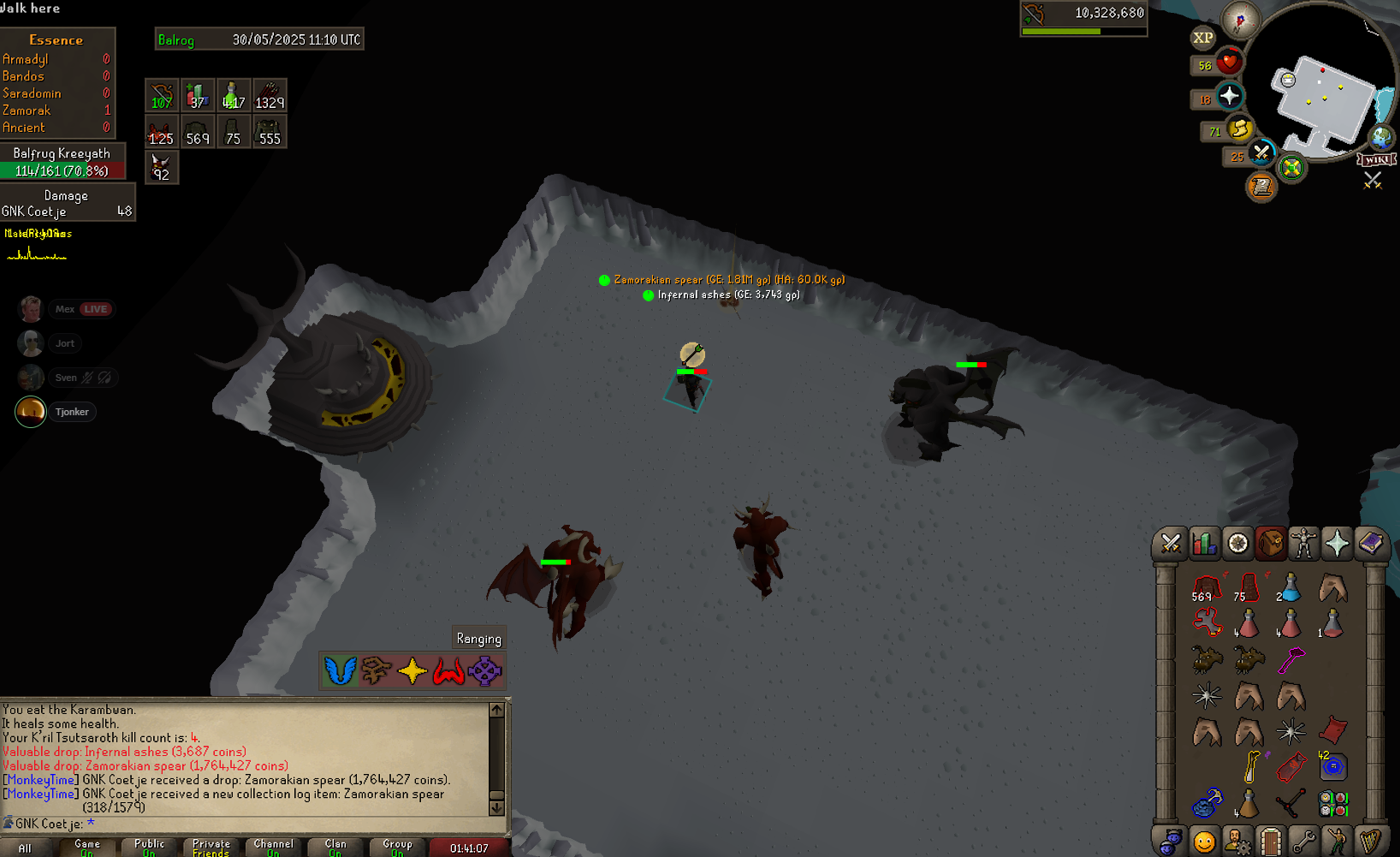Open the settings wrench tab
Screen dimensions: 1400x857
click(1302, 842)
